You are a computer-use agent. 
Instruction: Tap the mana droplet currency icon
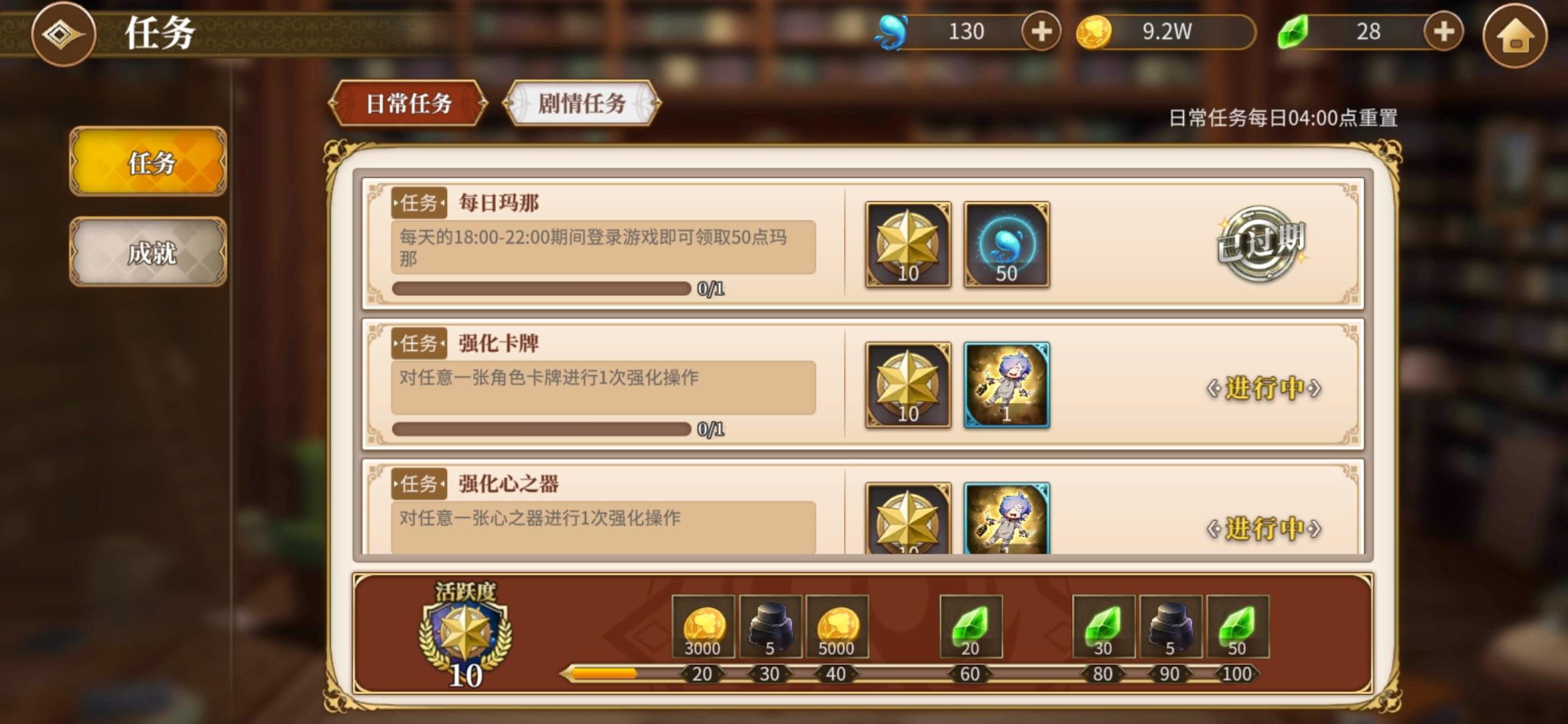click(x=891, y=32)
